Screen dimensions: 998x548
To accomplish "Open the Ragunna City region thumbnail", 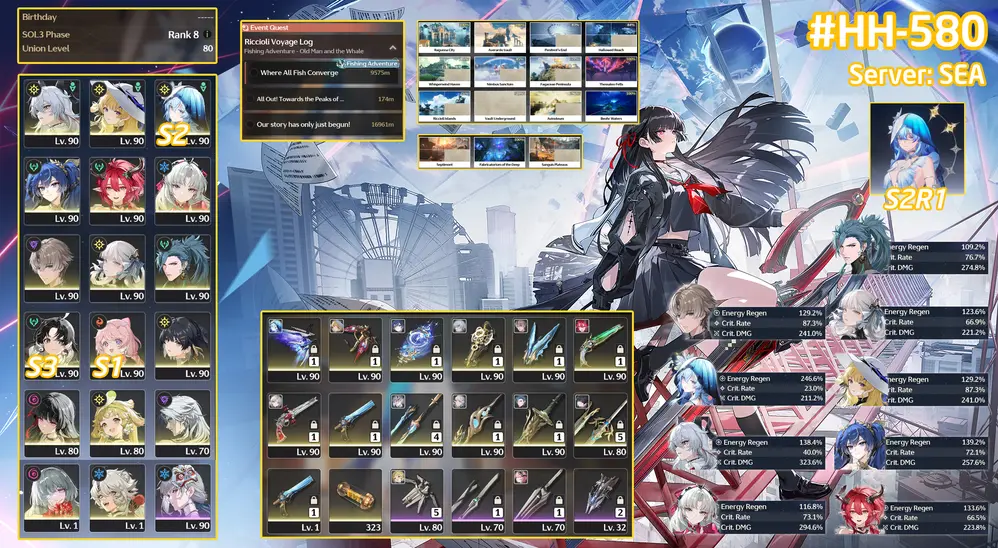I will point(445,38).
